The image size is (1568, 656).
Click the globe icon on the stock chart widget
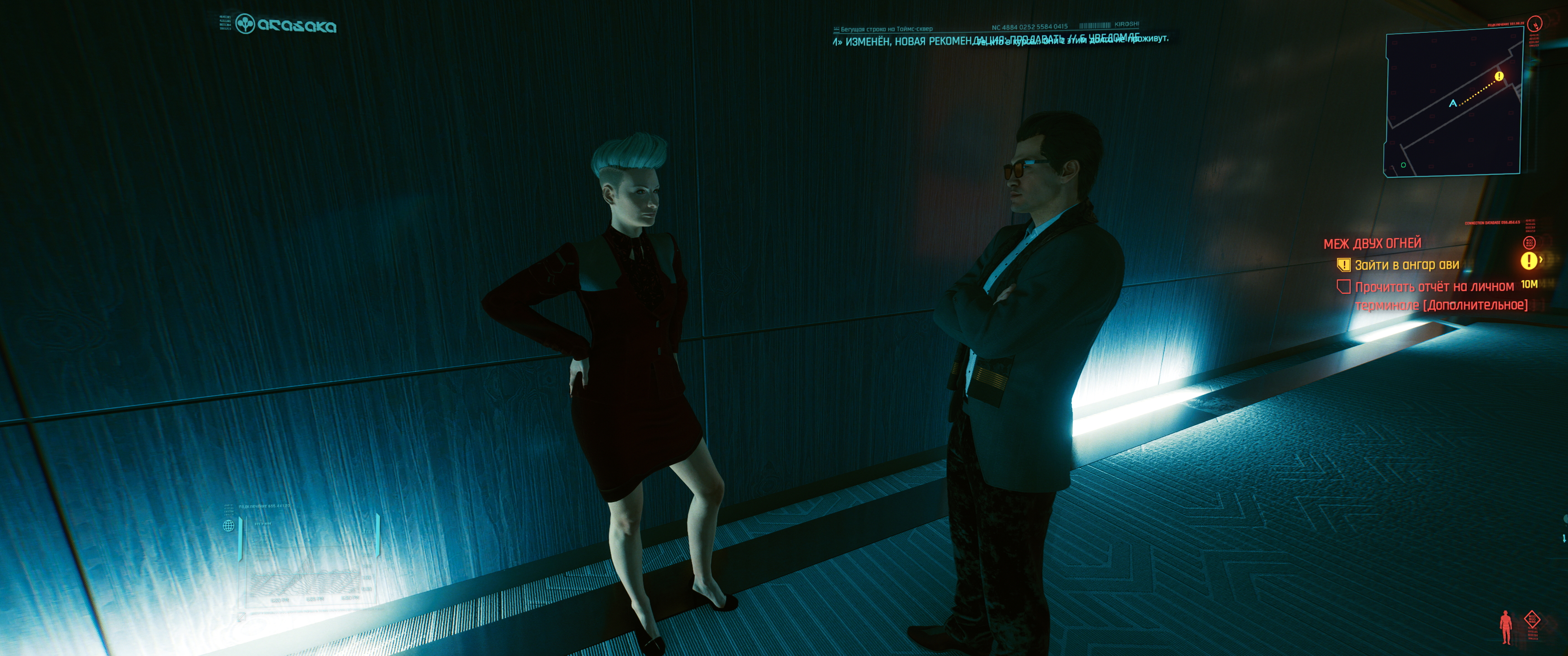[x=229, y=526]
